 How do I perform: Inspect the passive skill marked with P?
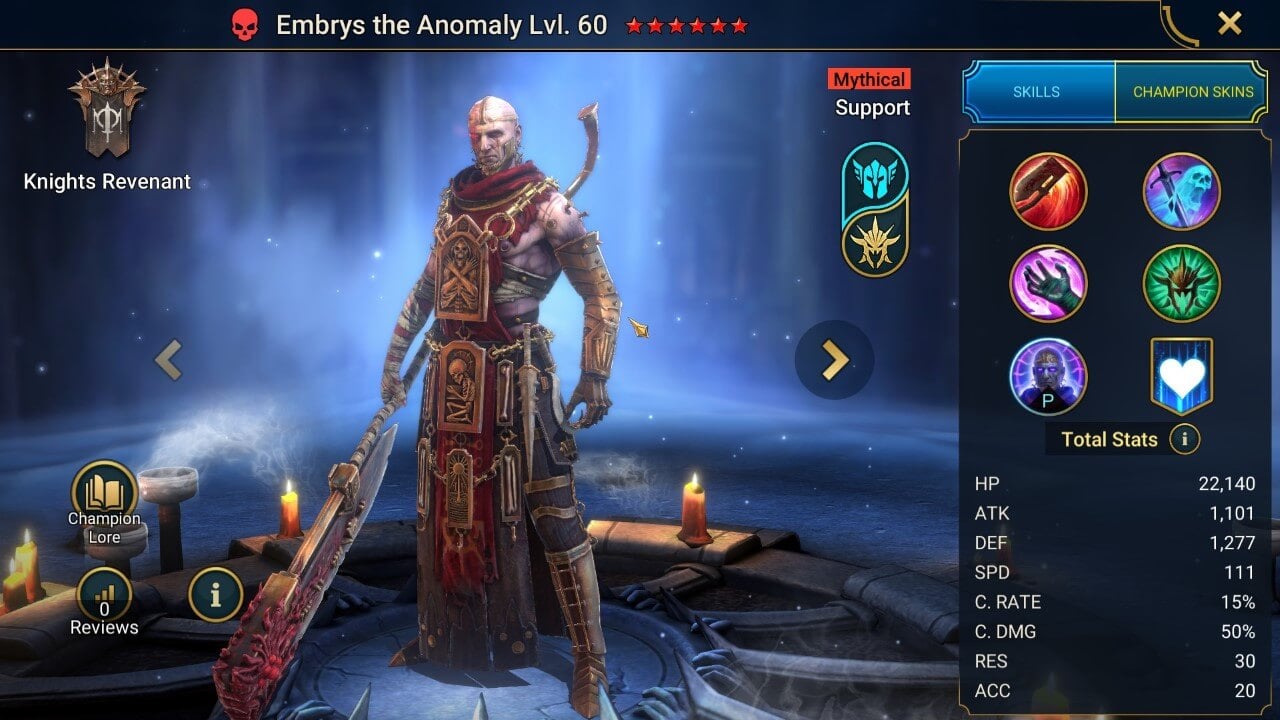tap(1048, 375)
